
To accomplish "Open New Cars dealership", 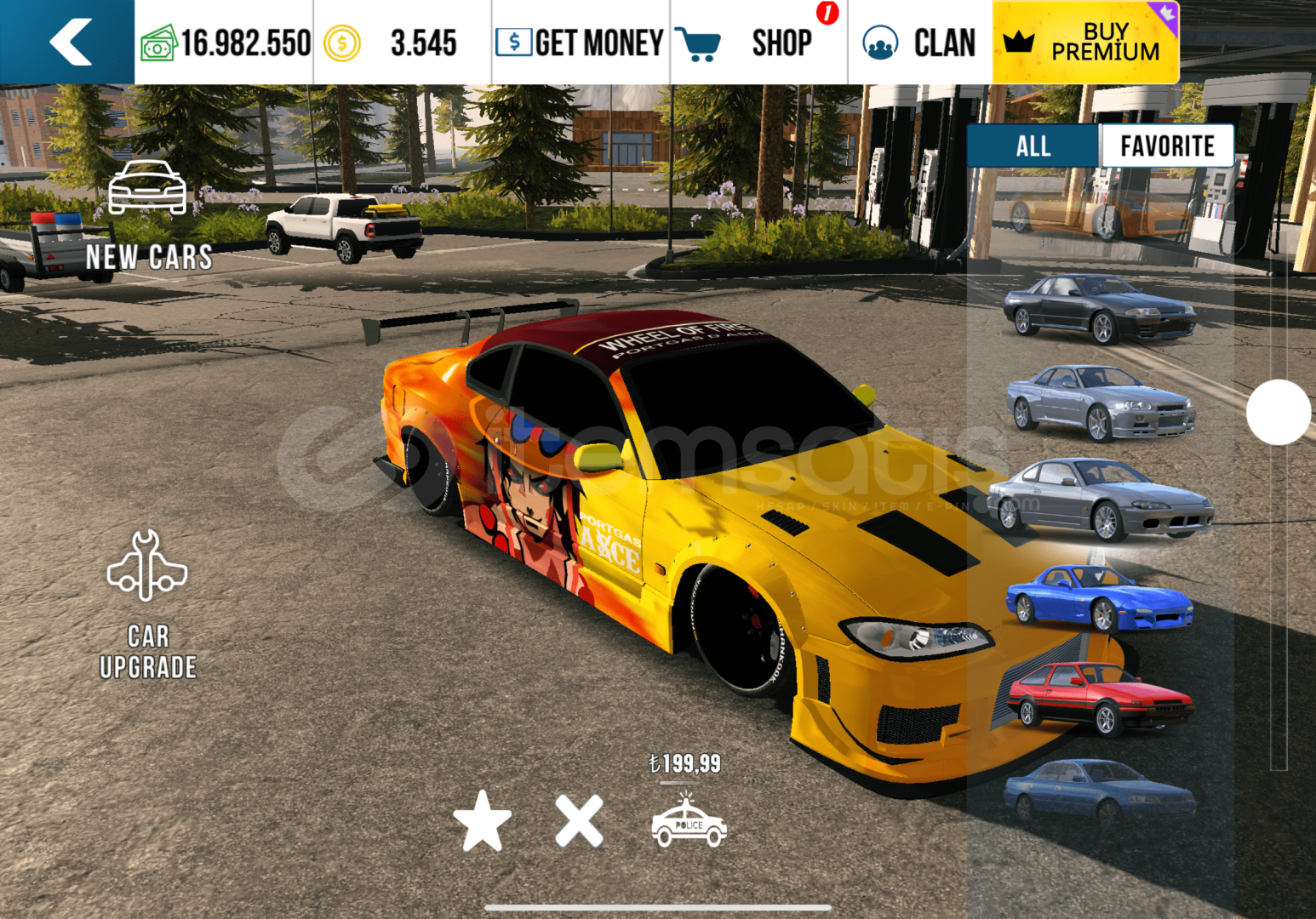I will pyautogui.click(x=148, y=216).
